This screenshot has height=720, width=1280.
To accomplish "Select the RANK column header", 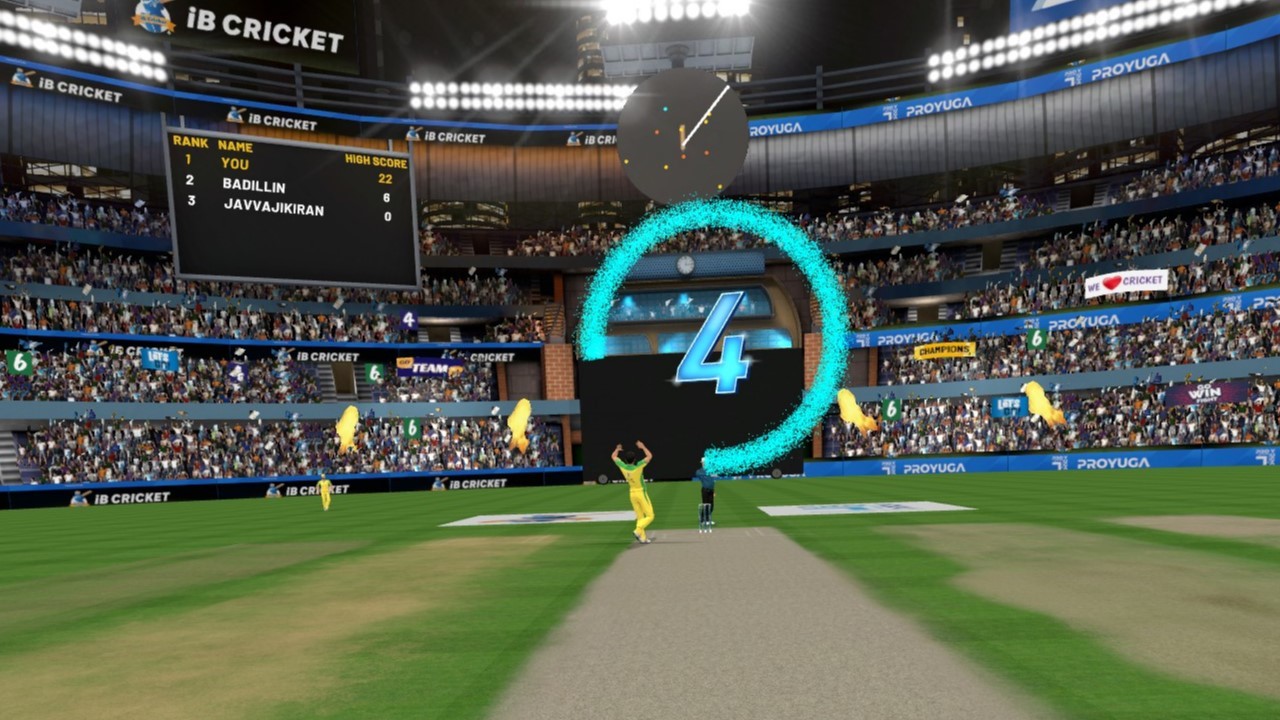I will coord(191,143).
